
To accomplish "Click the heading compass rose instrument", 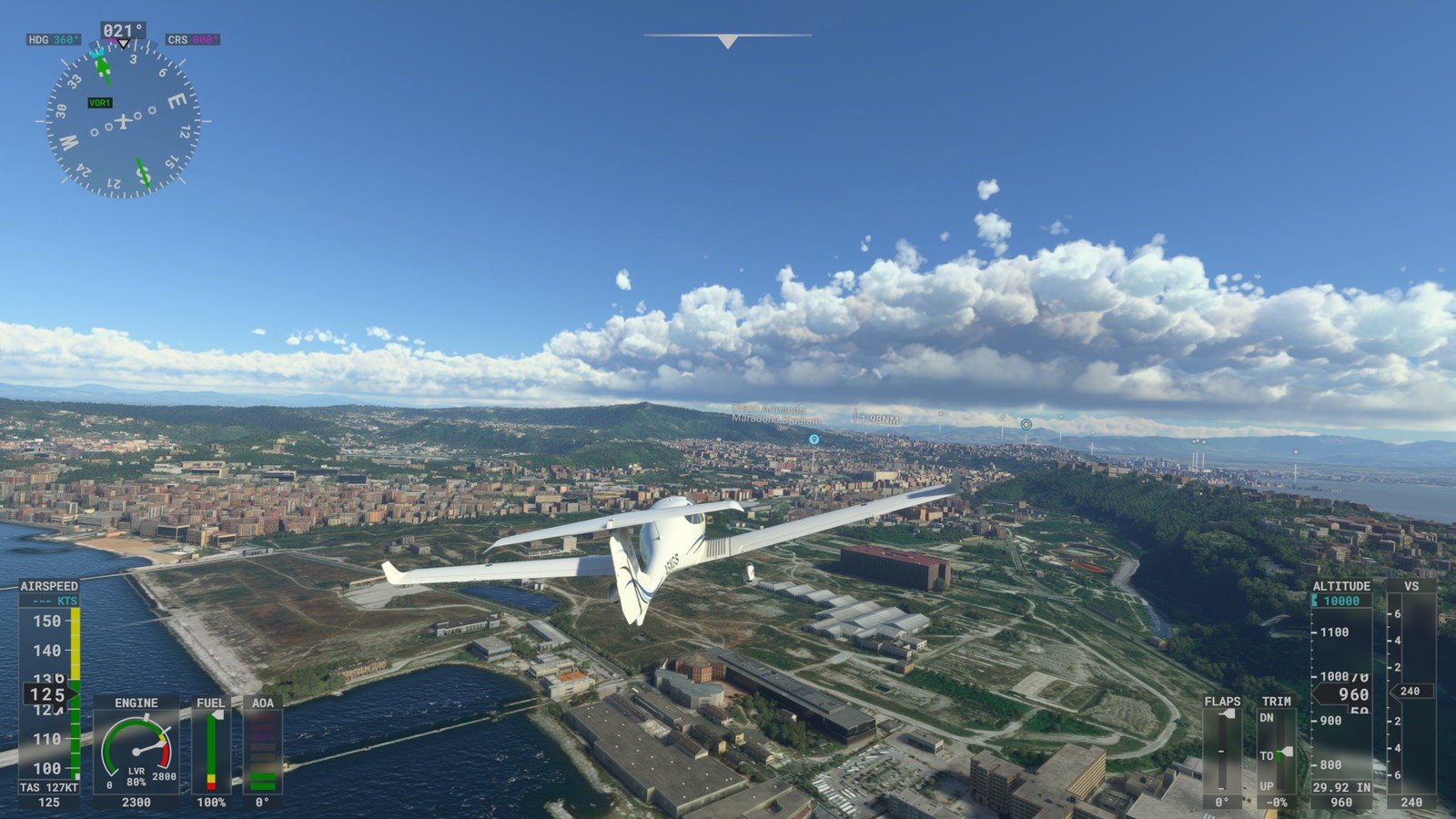I will [x=123, y=121].
